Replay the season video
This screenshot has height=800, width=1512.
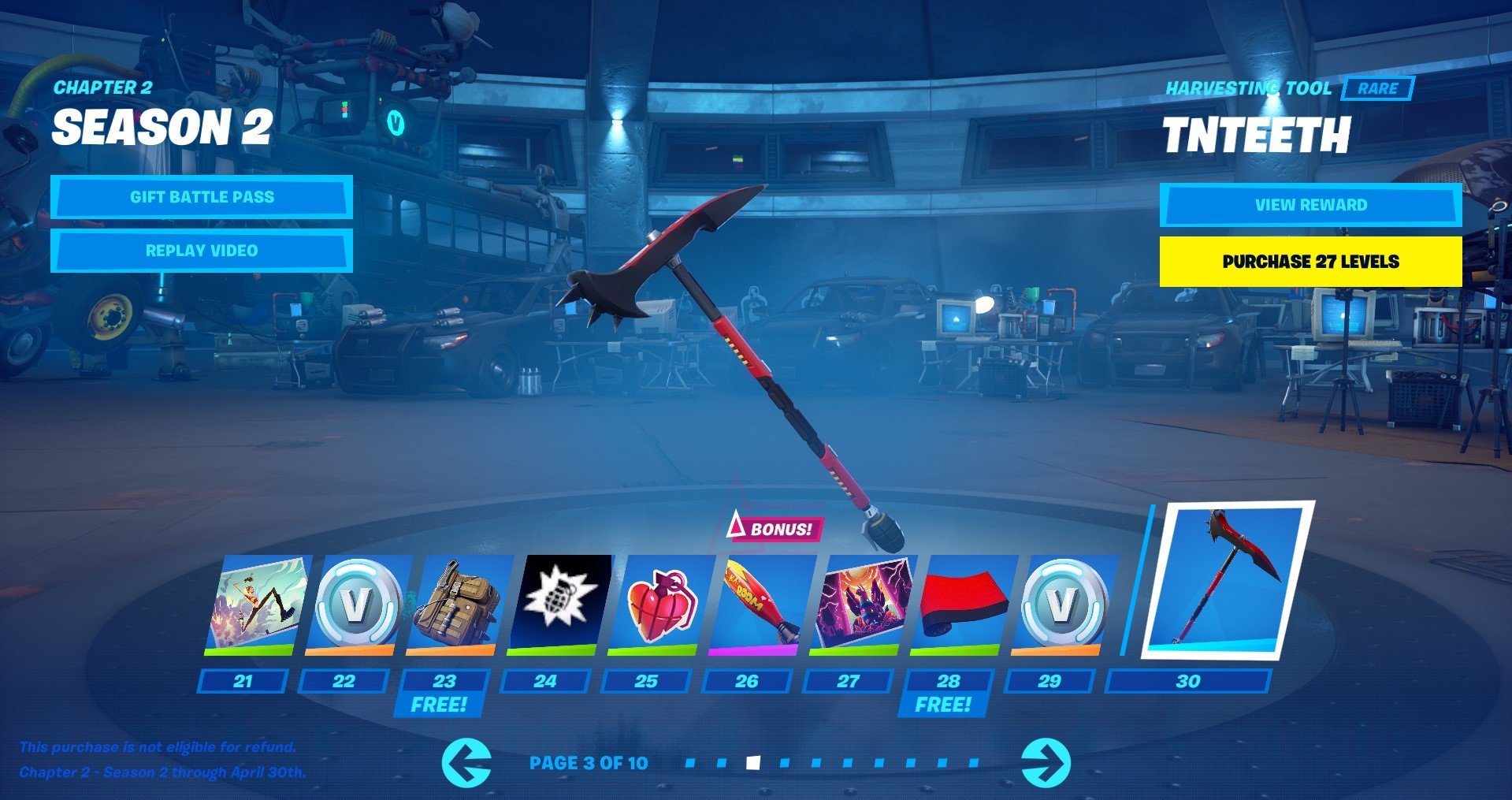[202, 251]
